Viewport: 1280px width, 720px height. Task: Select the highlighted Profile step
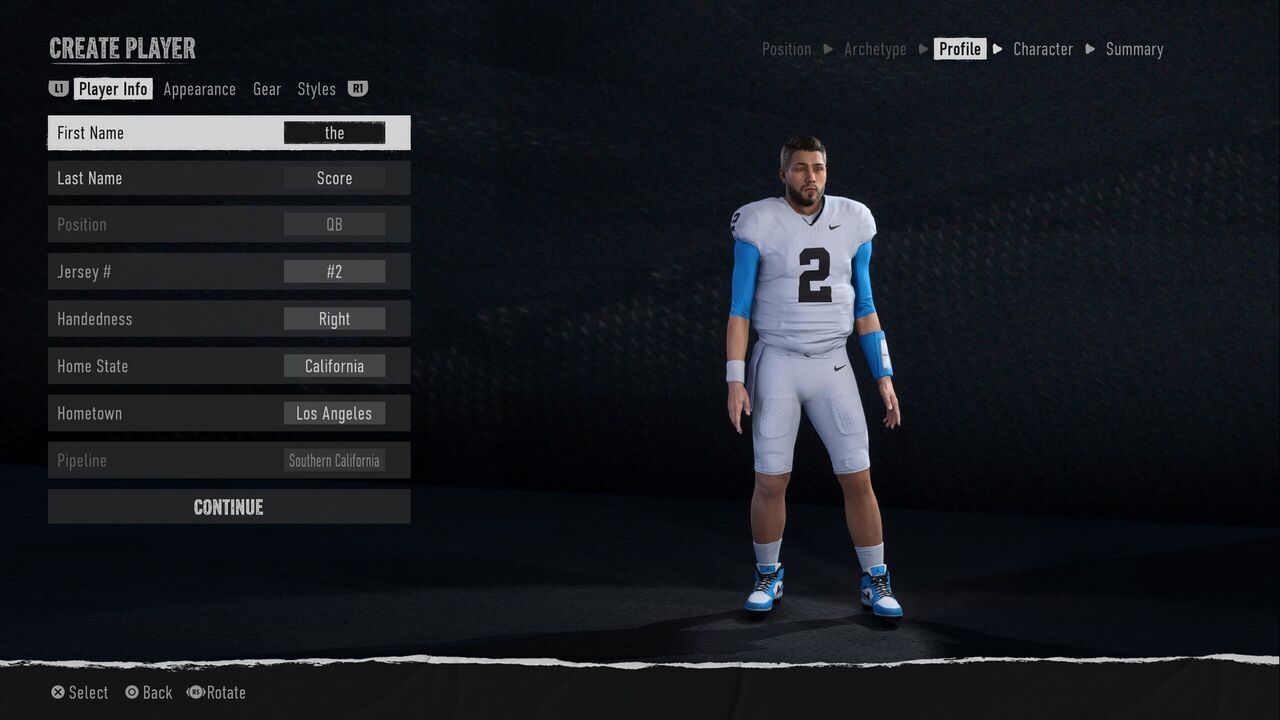960,49
